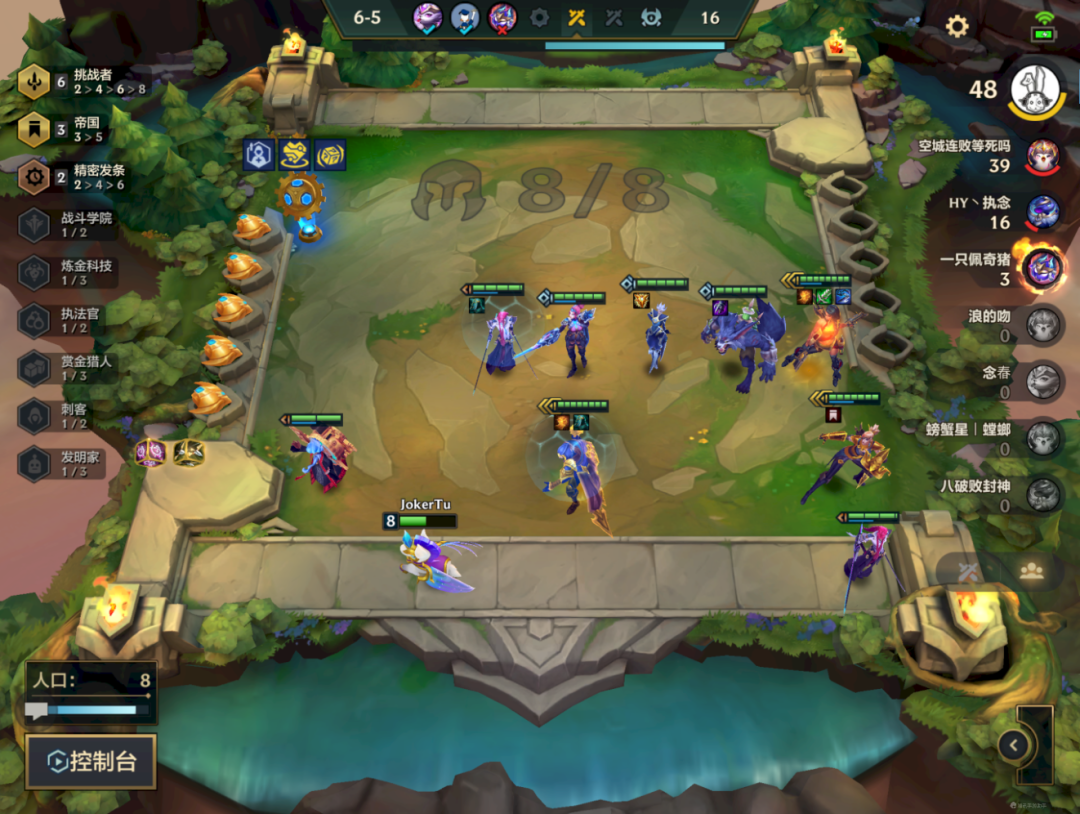
Task: Inspect the 赏金猎人 trait
Action: [x=70, y=367]
